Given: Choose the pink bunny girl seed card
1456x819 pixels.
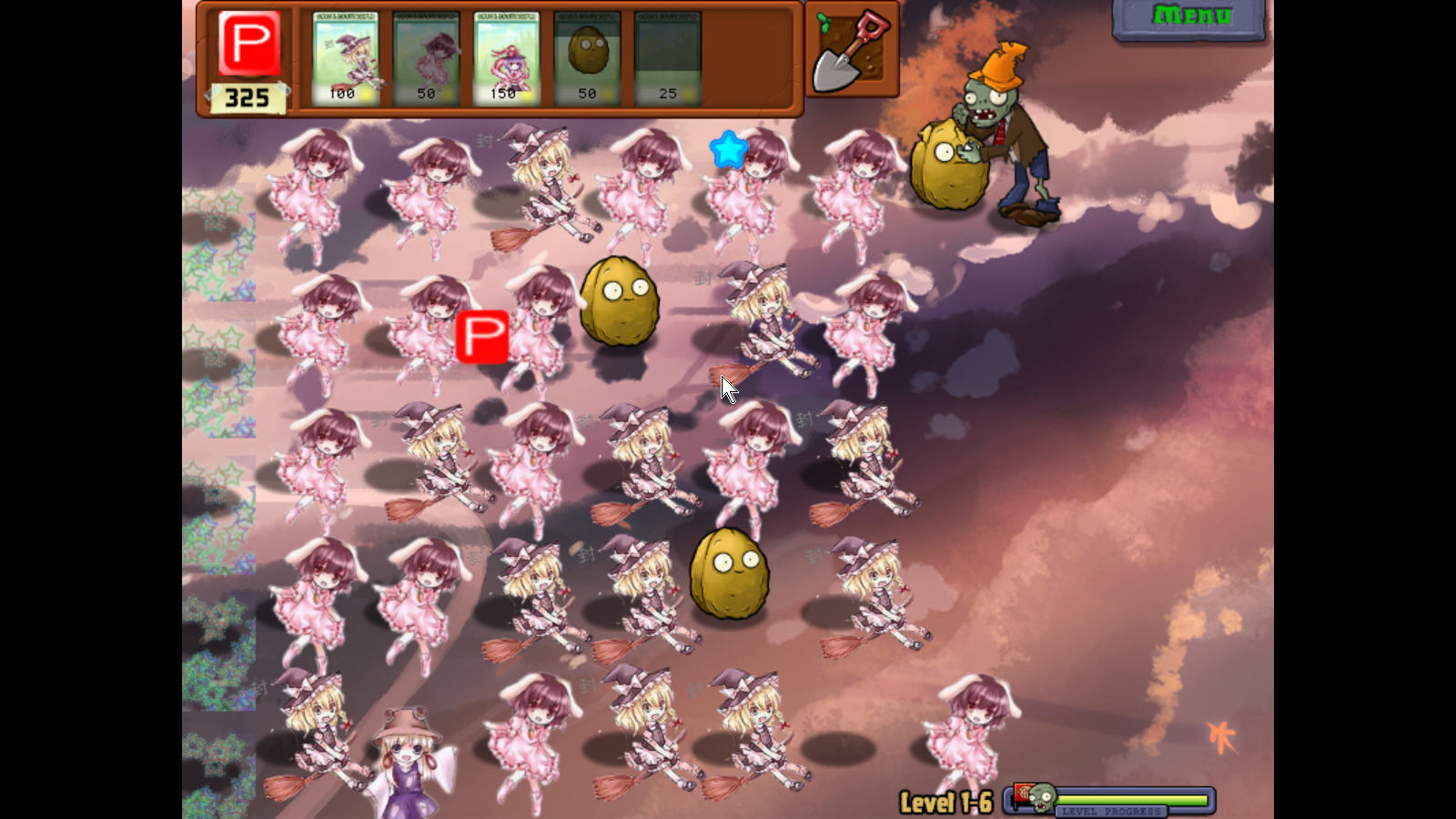Looking at the screenshot, I should (x=426, y=58).
